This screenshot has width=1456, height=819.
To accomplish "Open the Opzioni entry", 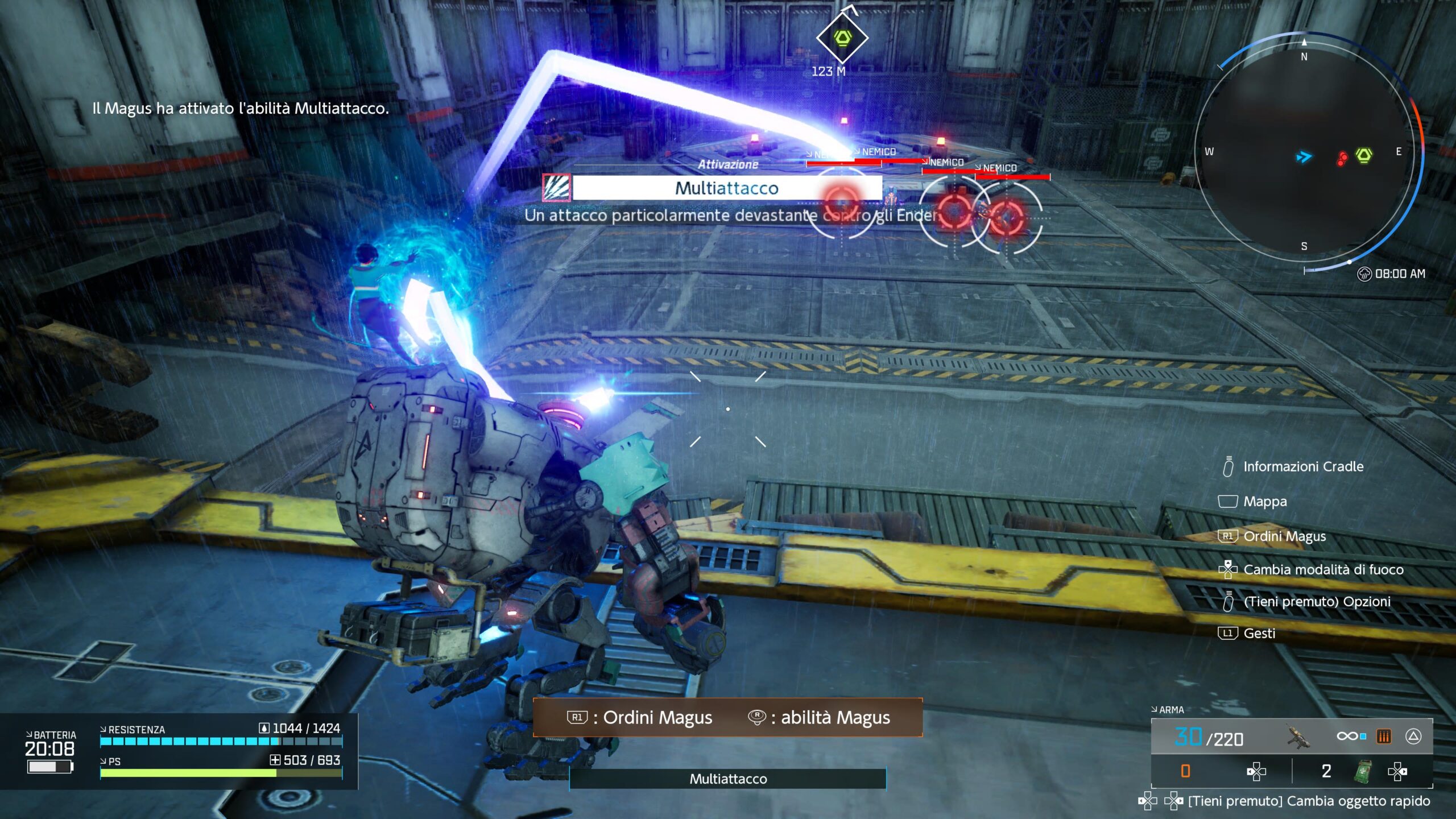I will pyautogui.click(x=1317, y=602).
